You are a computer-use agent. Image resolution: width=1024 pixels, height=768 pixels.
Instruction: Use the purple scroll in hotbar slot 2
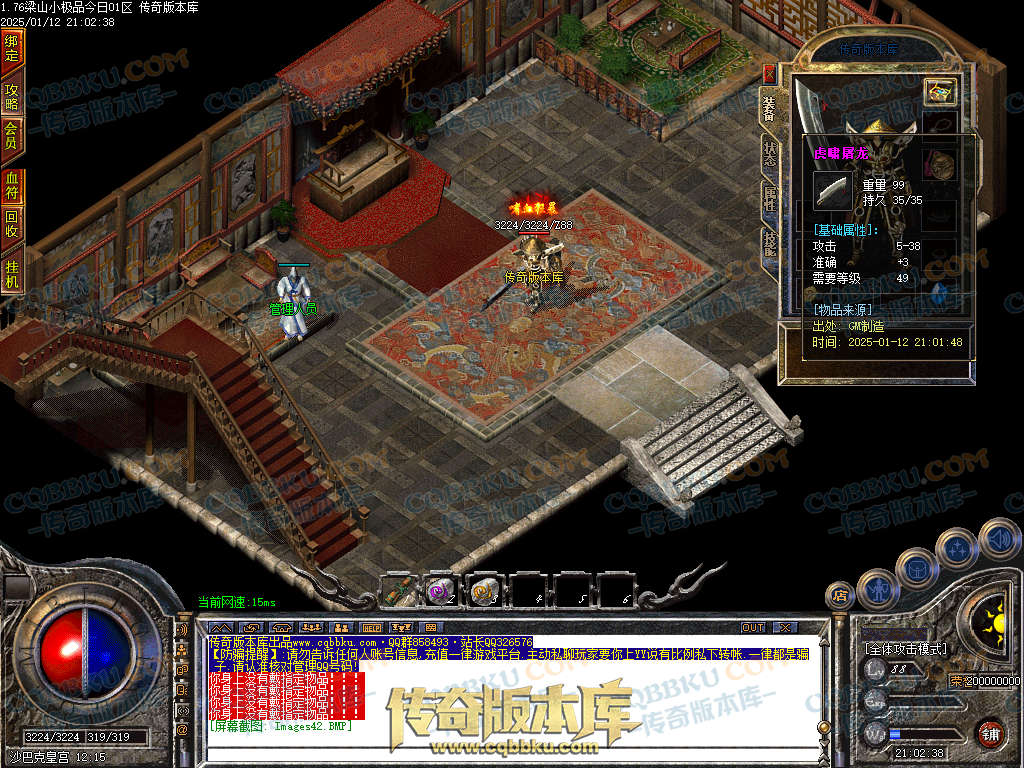click(x=440, y=591)
